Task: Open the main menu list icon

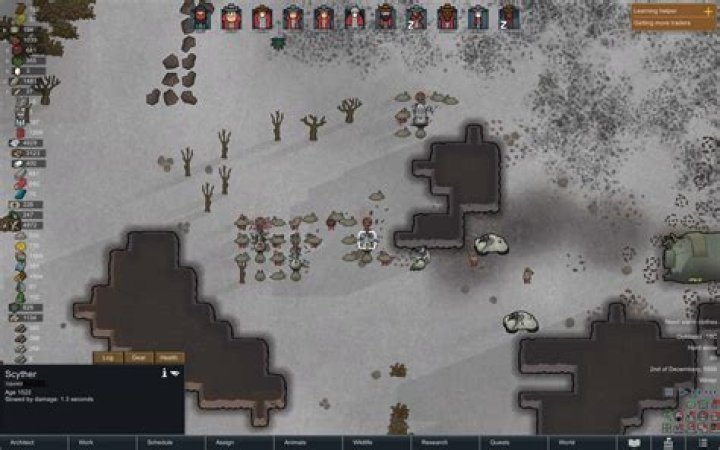Action: click(702, 441)
